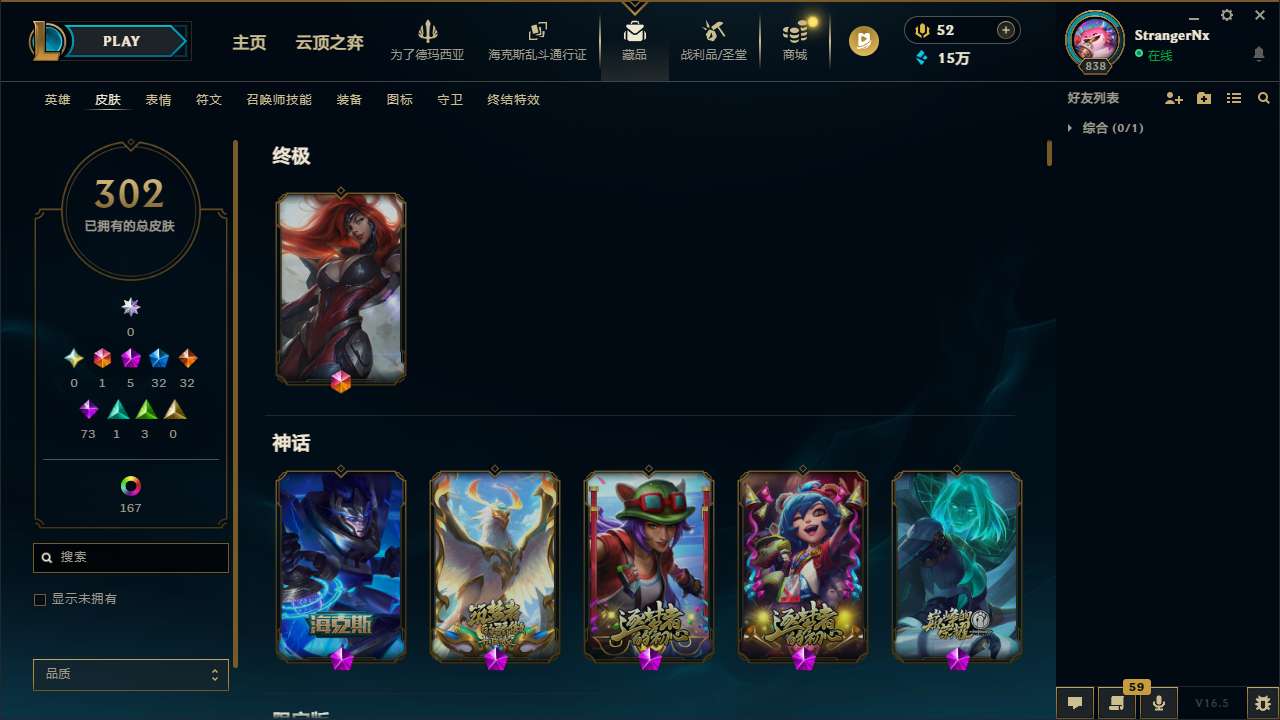The image size is (1280, 720).
Task: Click the microphone icon in the bottom bar
Action: [1159, 702]
